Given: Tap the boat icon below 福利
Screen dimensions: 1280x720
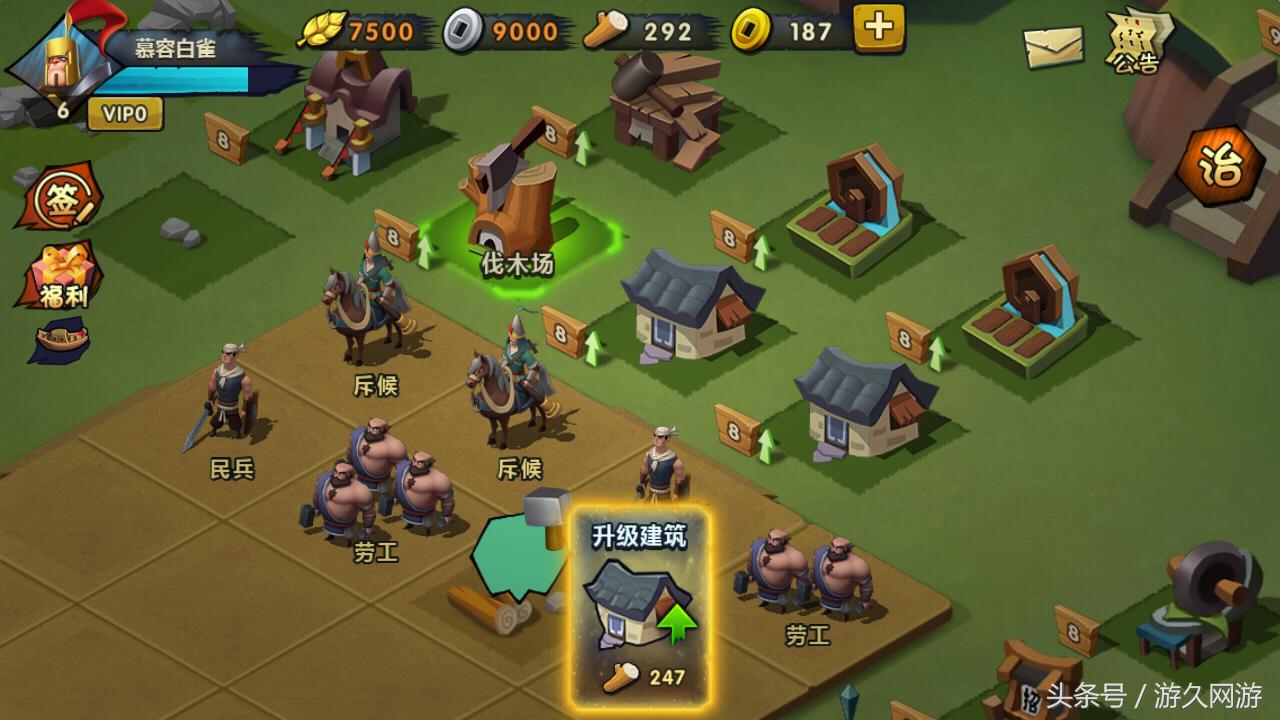Looking at the screenshot, I should 60,340.
